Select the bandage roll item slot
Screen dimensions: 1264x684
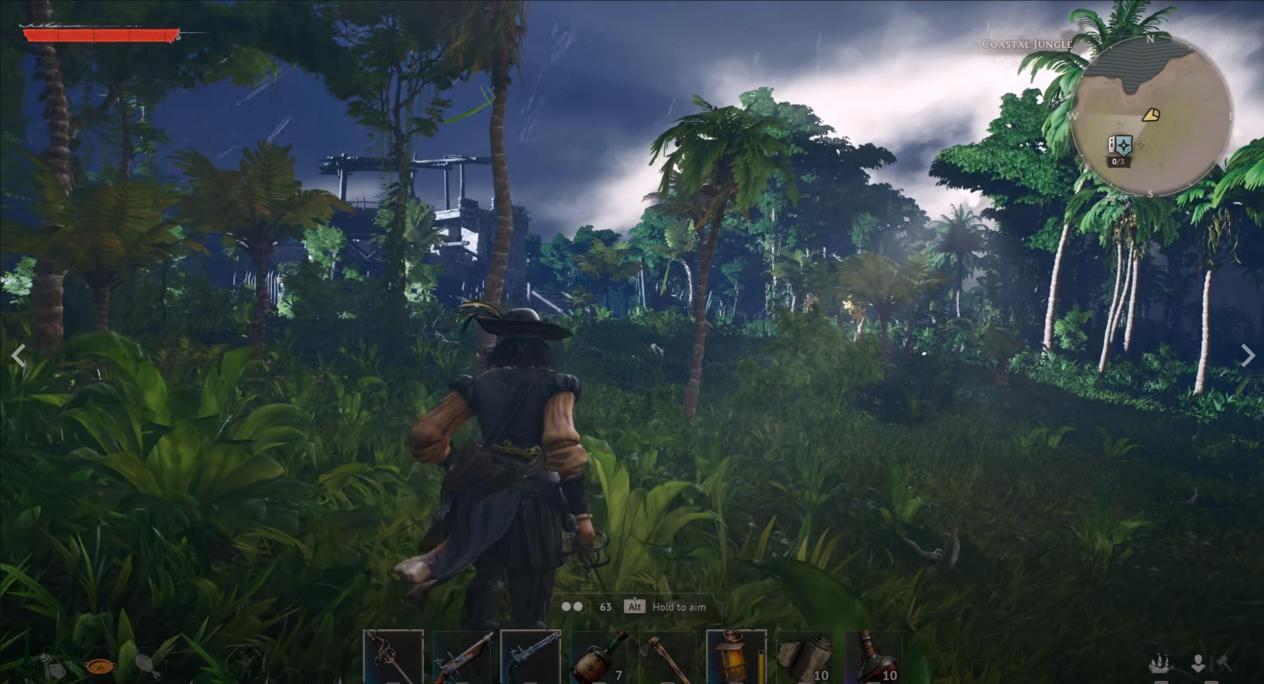(805, 657)
